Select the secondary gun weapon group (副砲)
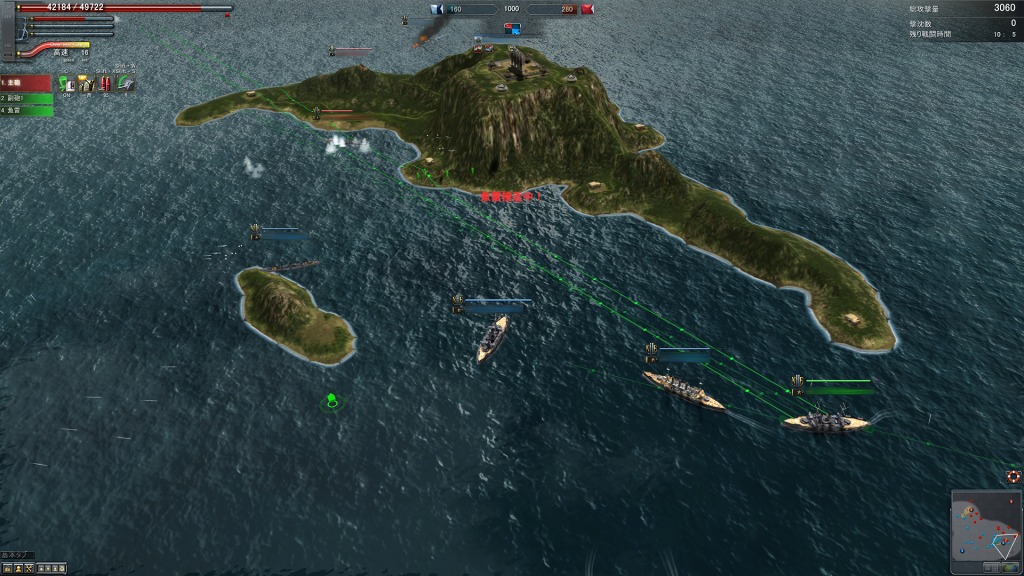This screenshot has width=1024, height=576. click(26, 98)
